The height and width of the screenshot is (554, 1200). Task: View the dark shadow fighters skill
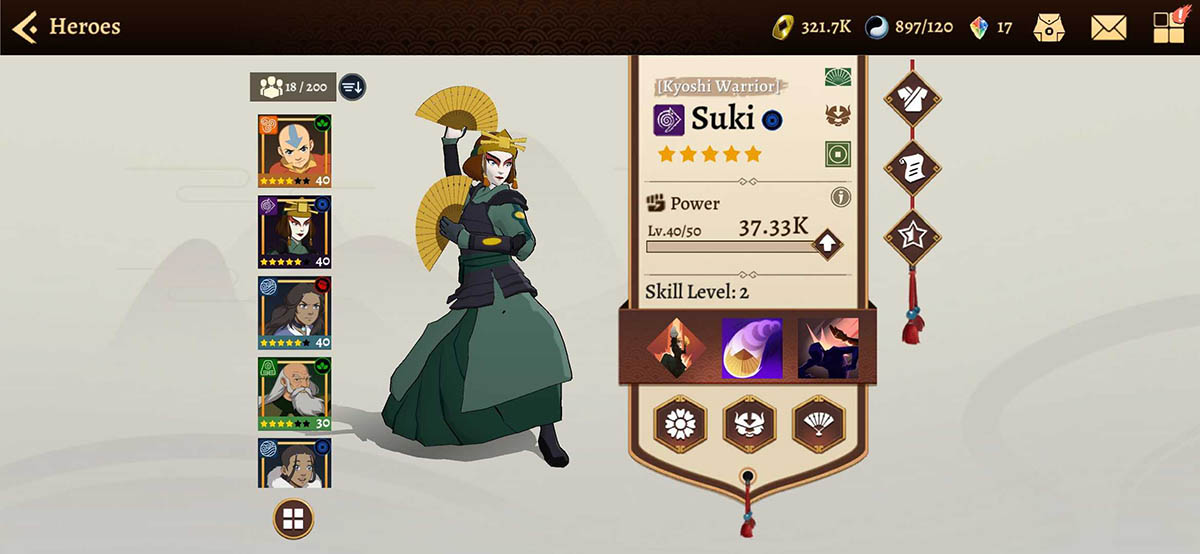(827, 348)
